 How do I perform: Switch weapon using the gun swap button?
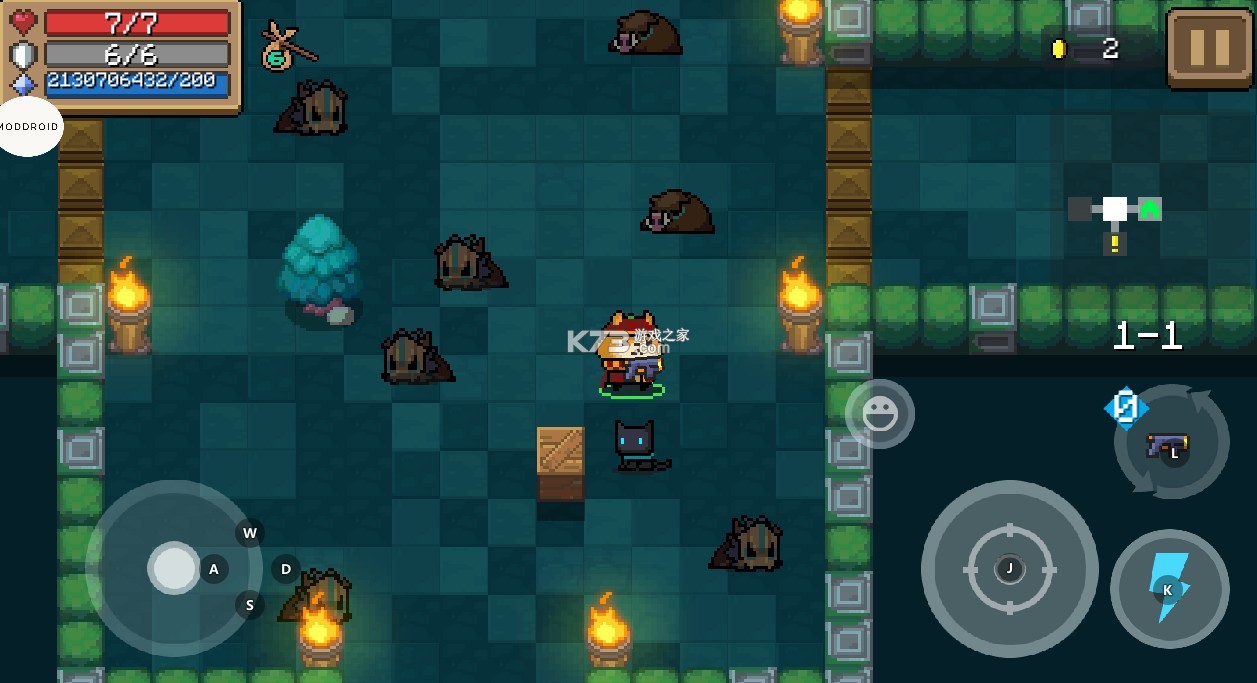click(1171, 443)
